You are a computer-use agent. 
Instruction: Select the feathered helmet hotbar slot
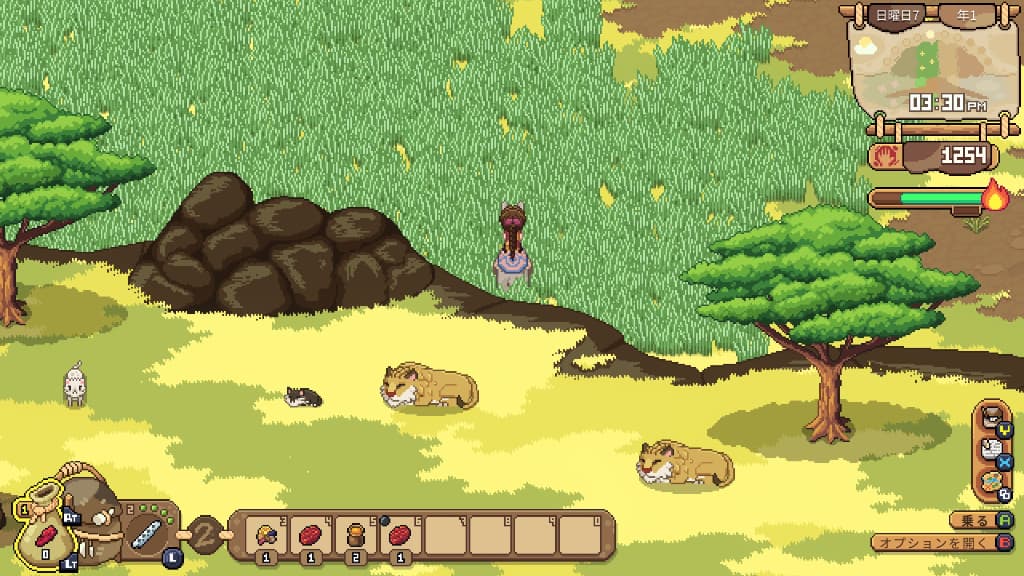pyautogui.click(x=267, y=535)
